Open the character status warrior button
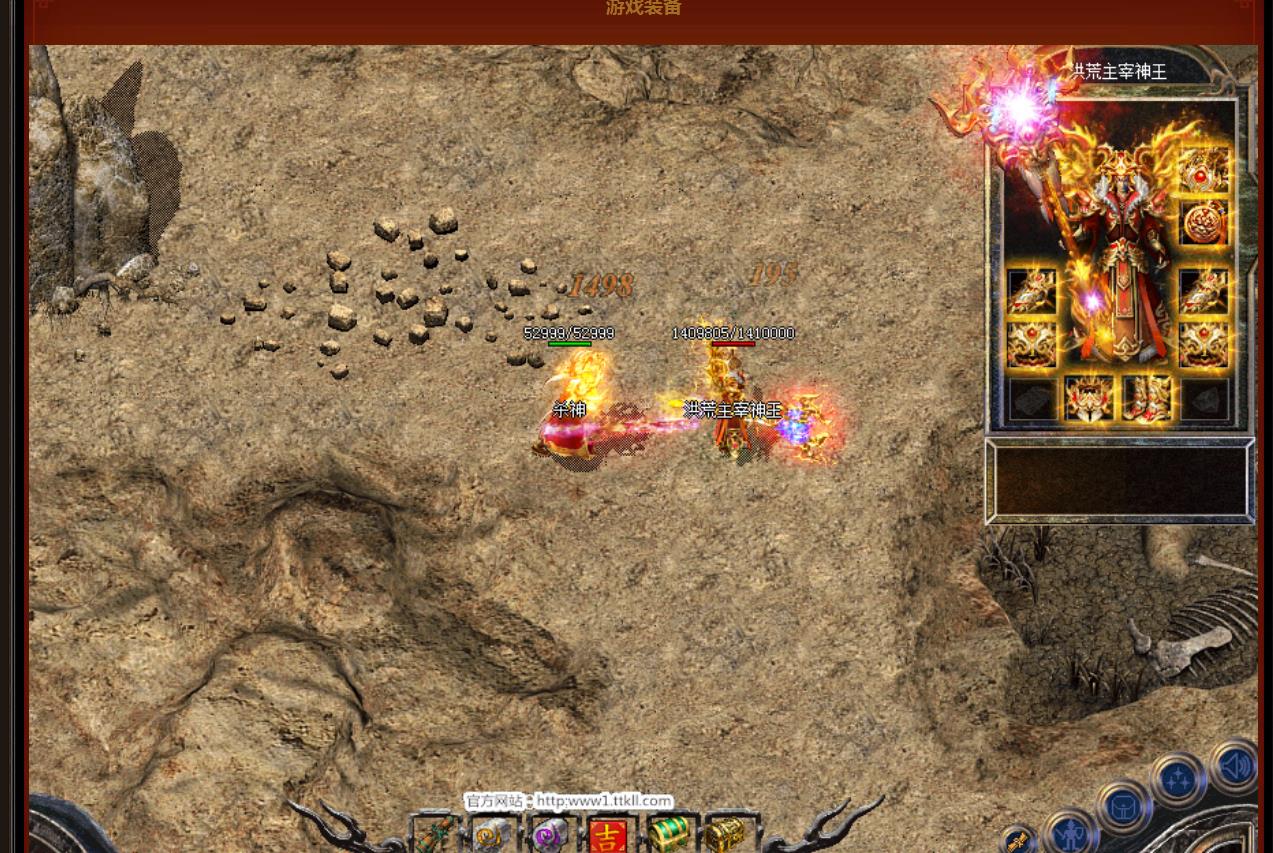Screen dimensions: 1273x853 coord(1069,830)
